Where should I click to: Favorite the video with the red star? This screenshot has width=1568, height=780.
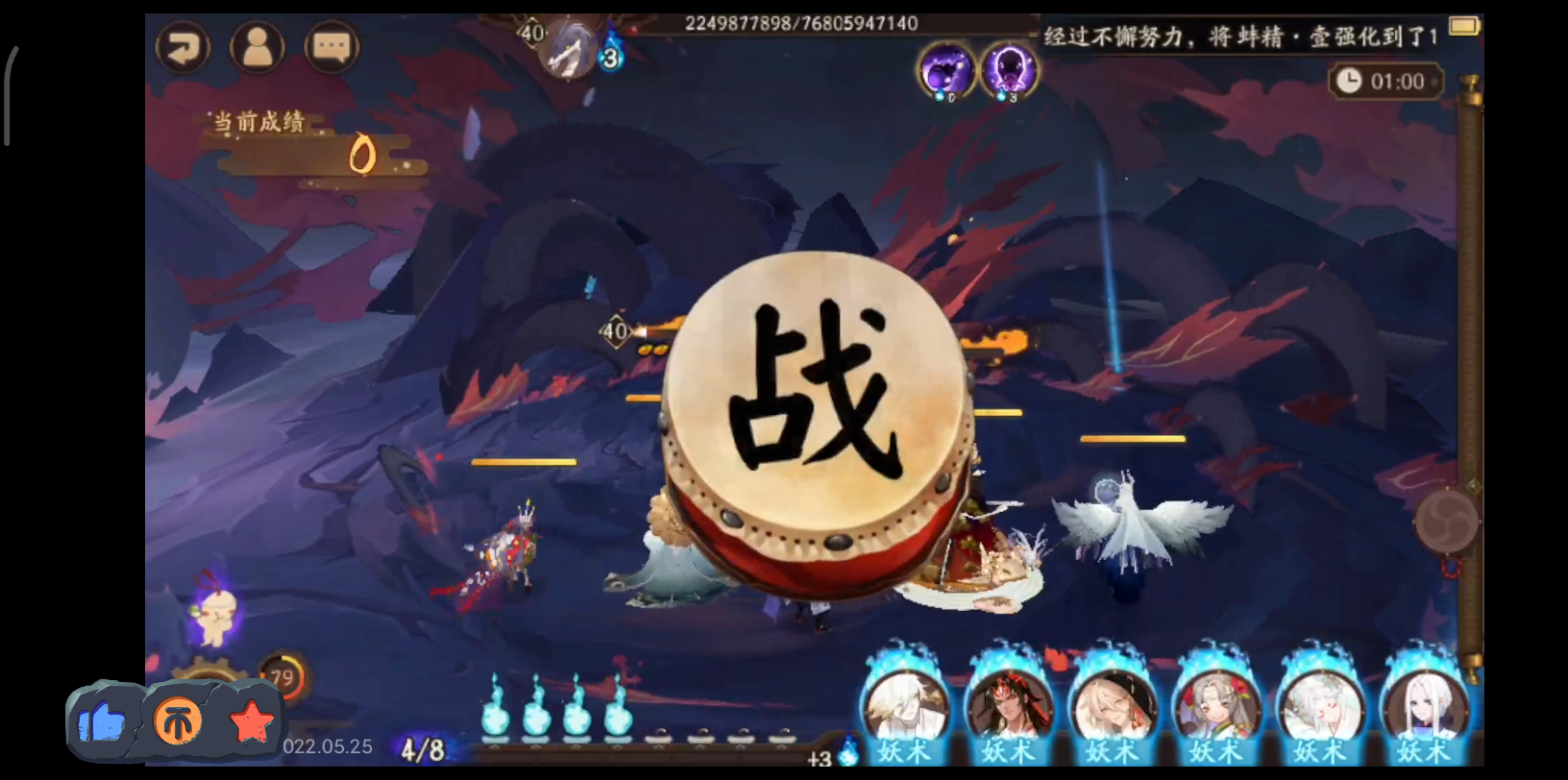click(x=252, y=721)
